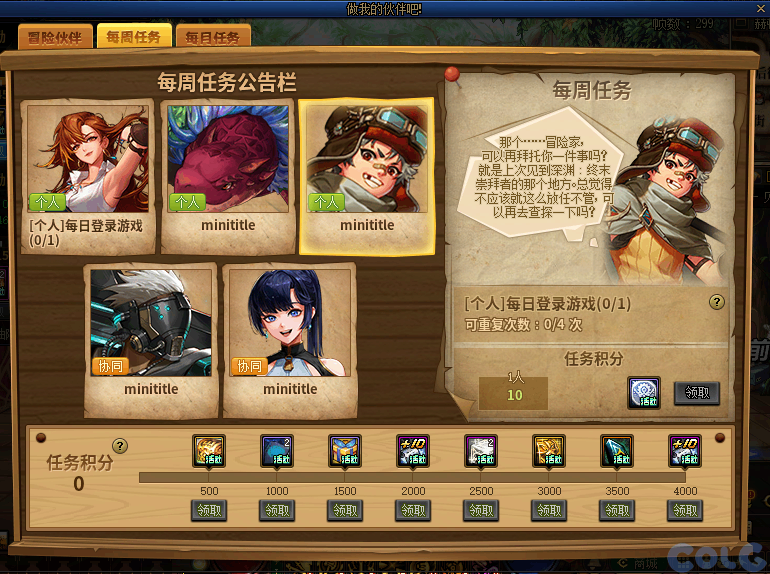
Task: Inspect the 3000 points reward item icon
Action: point(549,451)
